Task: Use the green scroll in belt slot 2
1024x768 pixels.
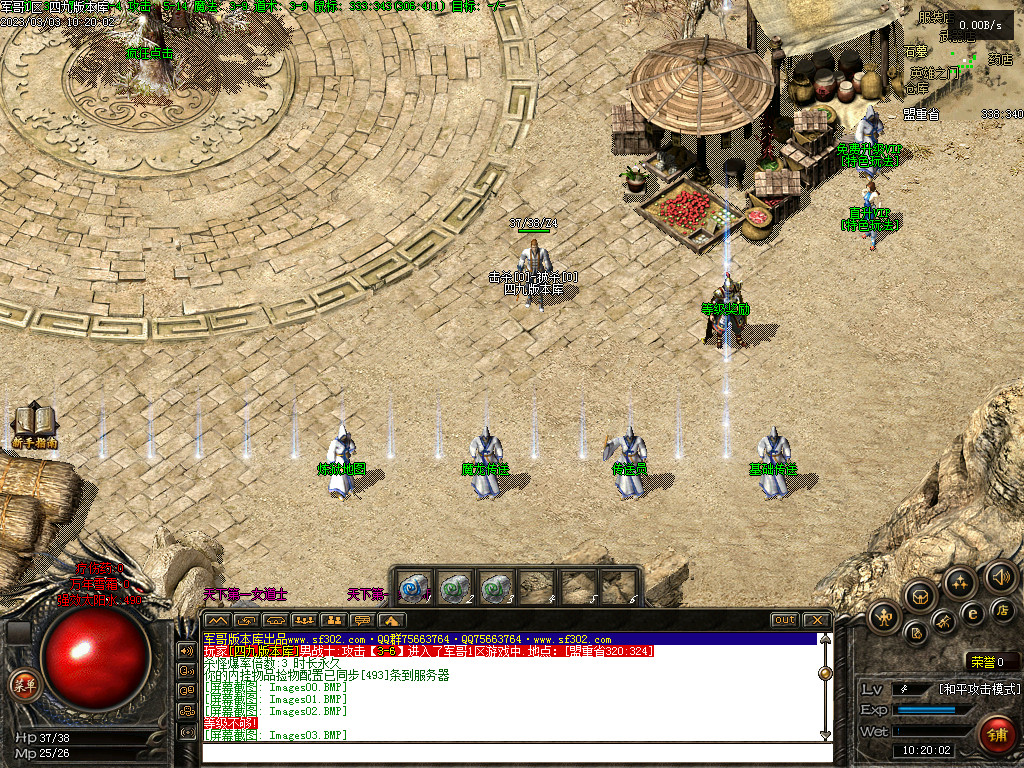Action: click(x=455, y=586)
